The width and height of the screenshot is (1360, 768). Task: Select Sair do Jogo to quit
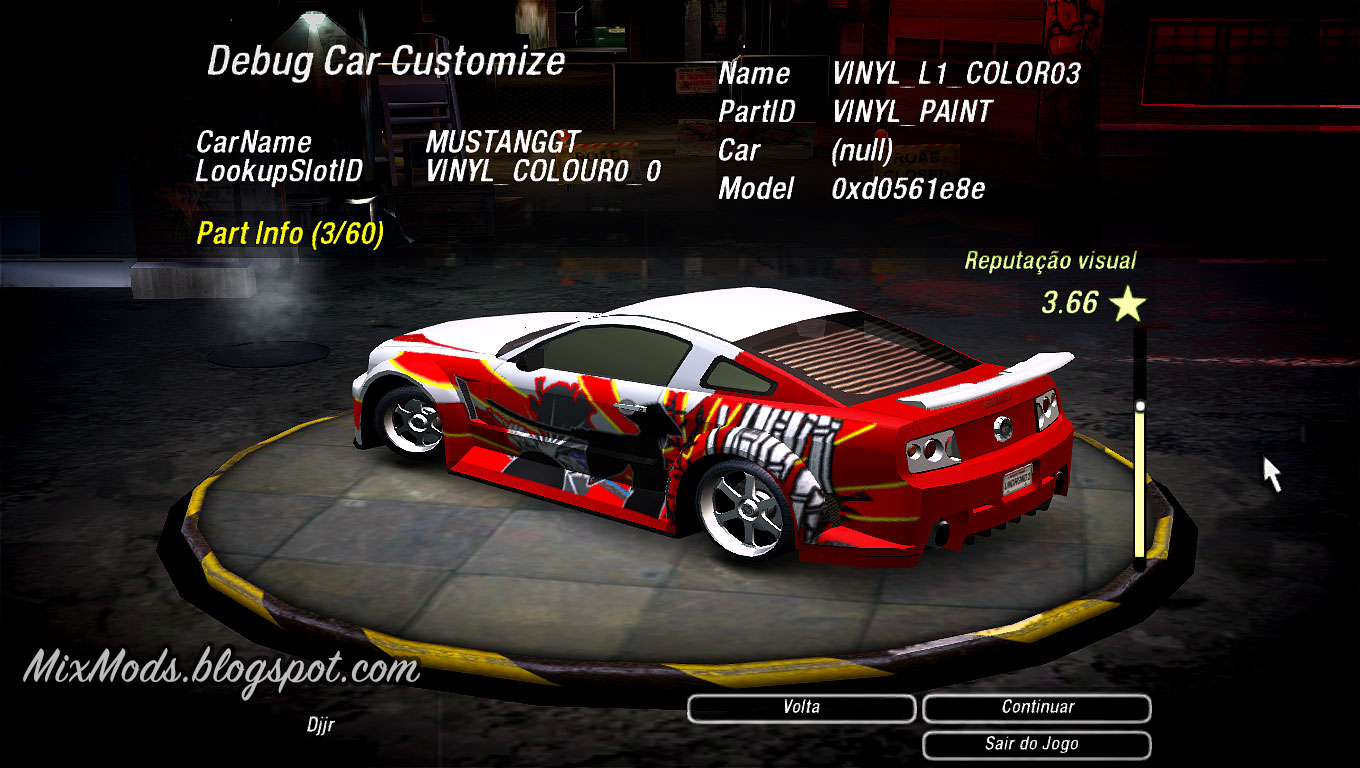point(1036,744)
